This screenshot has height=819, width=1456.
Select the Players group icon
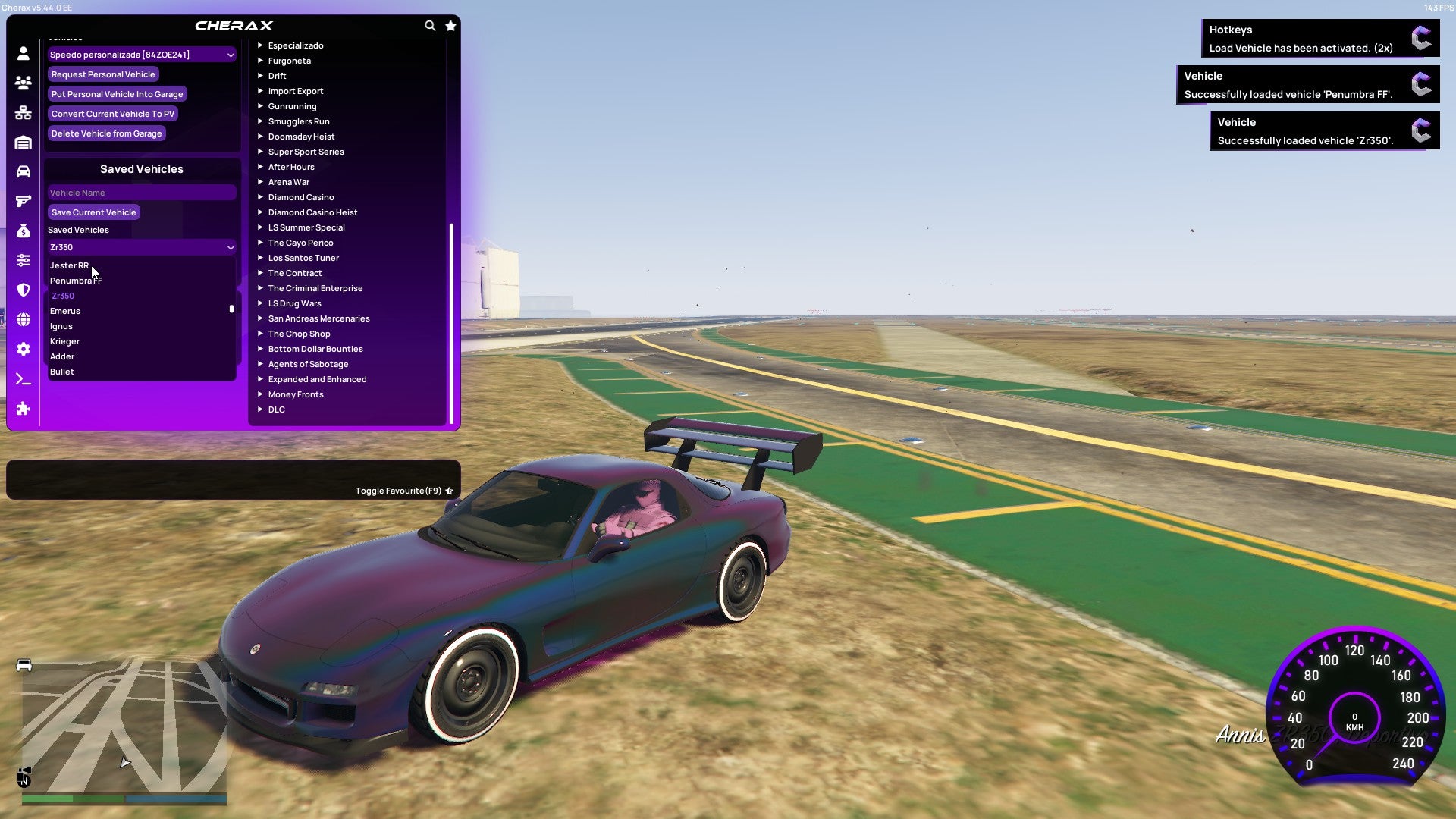click(23, 83)
